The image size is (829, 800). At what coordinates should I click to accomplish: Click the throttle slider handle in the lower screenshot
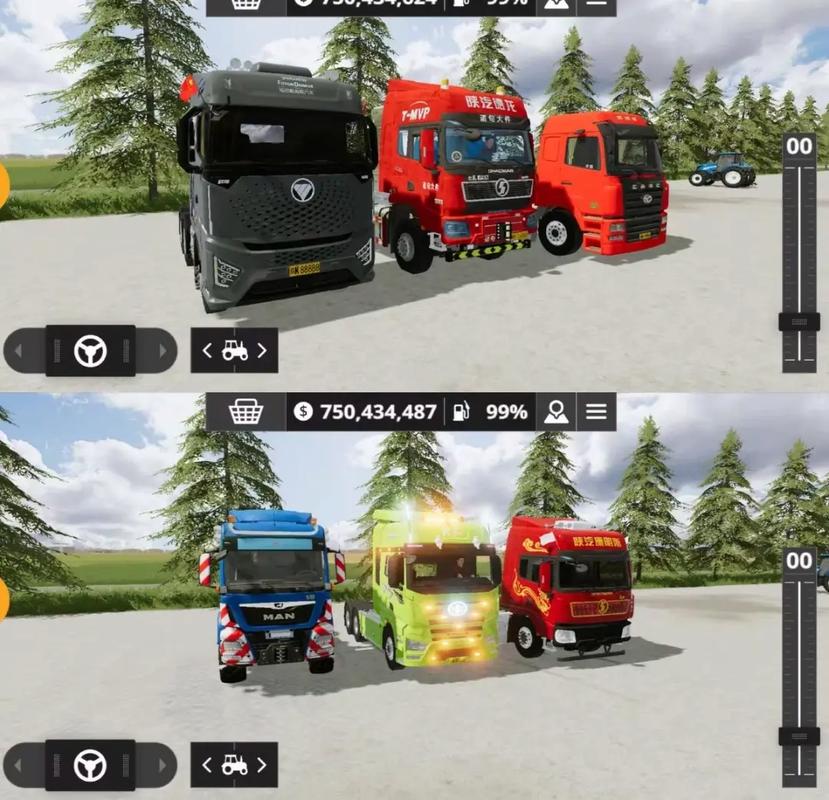tap(799, 736)
